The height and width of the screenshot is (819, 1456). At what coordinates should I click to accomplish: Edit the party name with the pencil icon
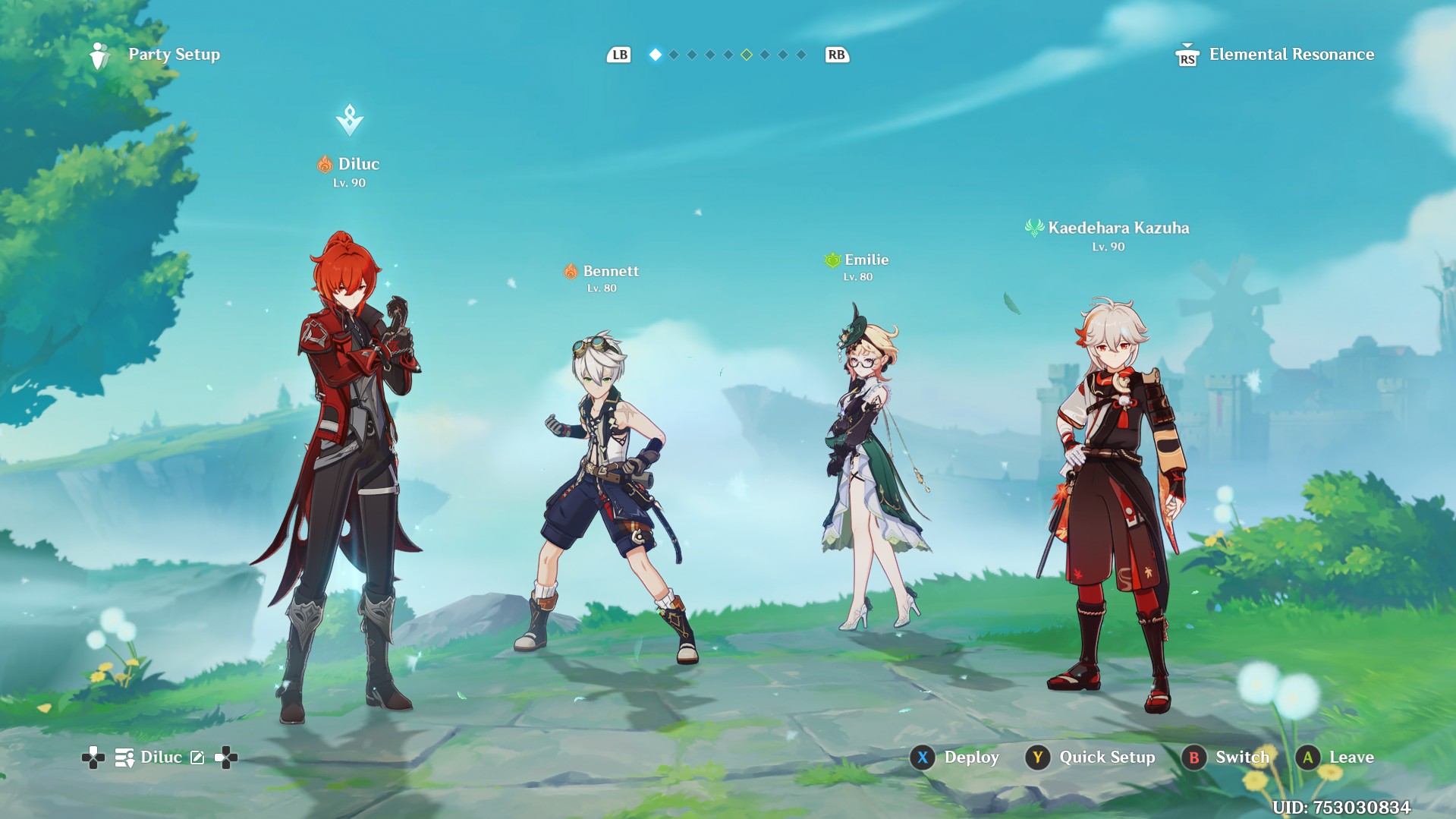click(x=197, y=758)
